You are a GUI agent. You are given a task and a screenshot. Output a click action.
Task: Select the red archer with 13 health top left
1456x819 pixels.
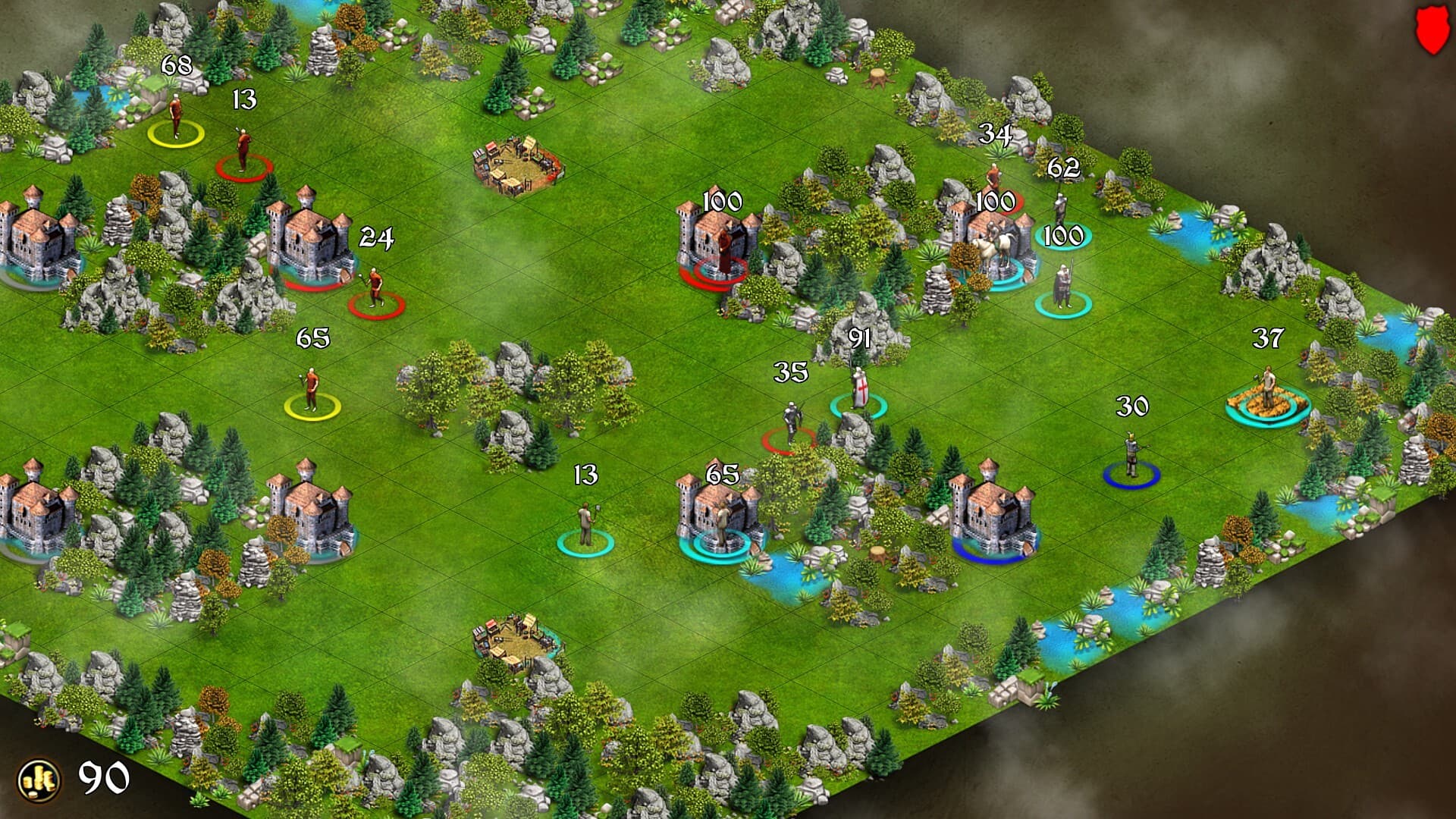243,148
